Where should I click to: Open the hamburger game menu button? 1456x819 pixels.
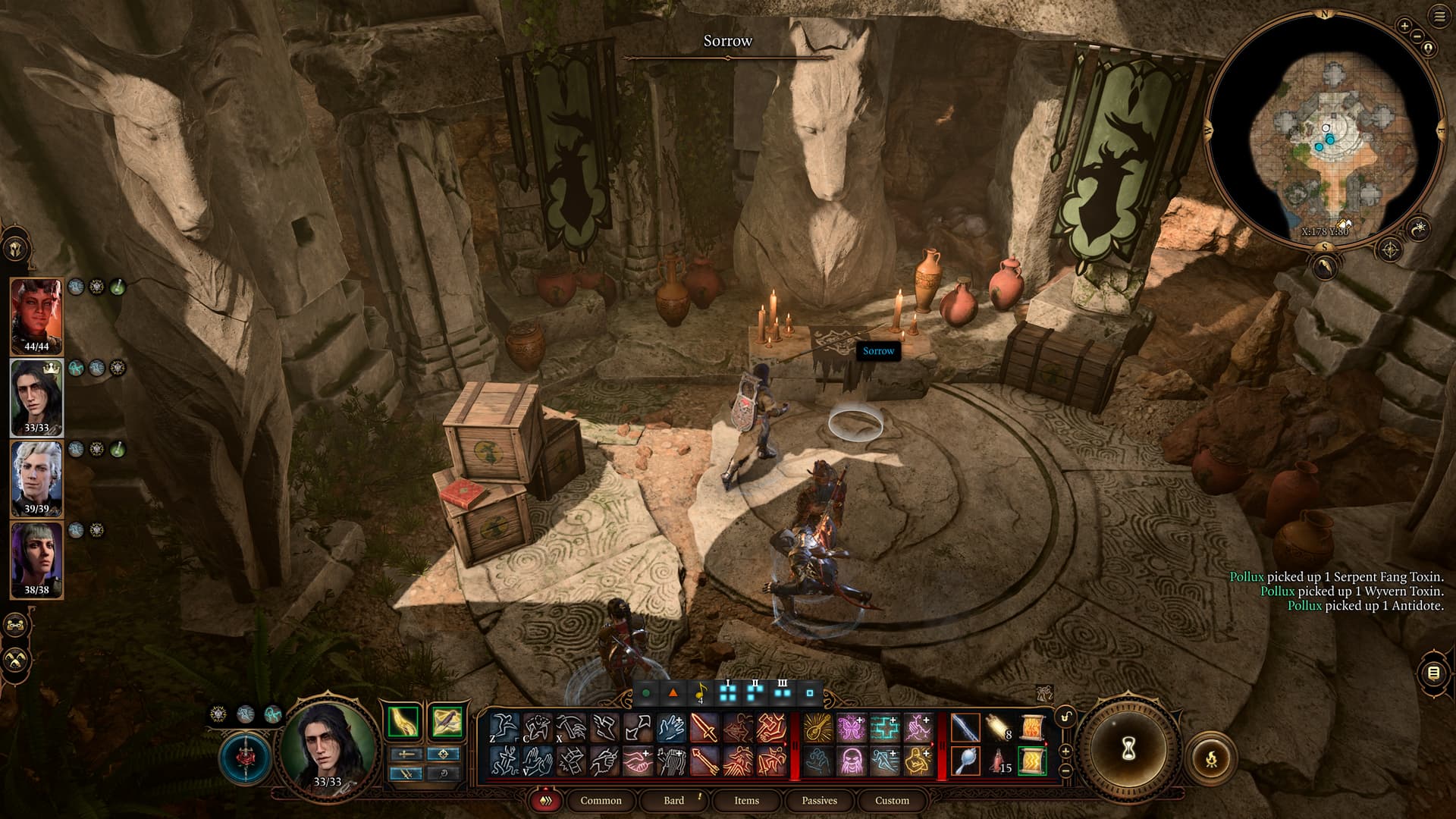tap(1439, 17)
